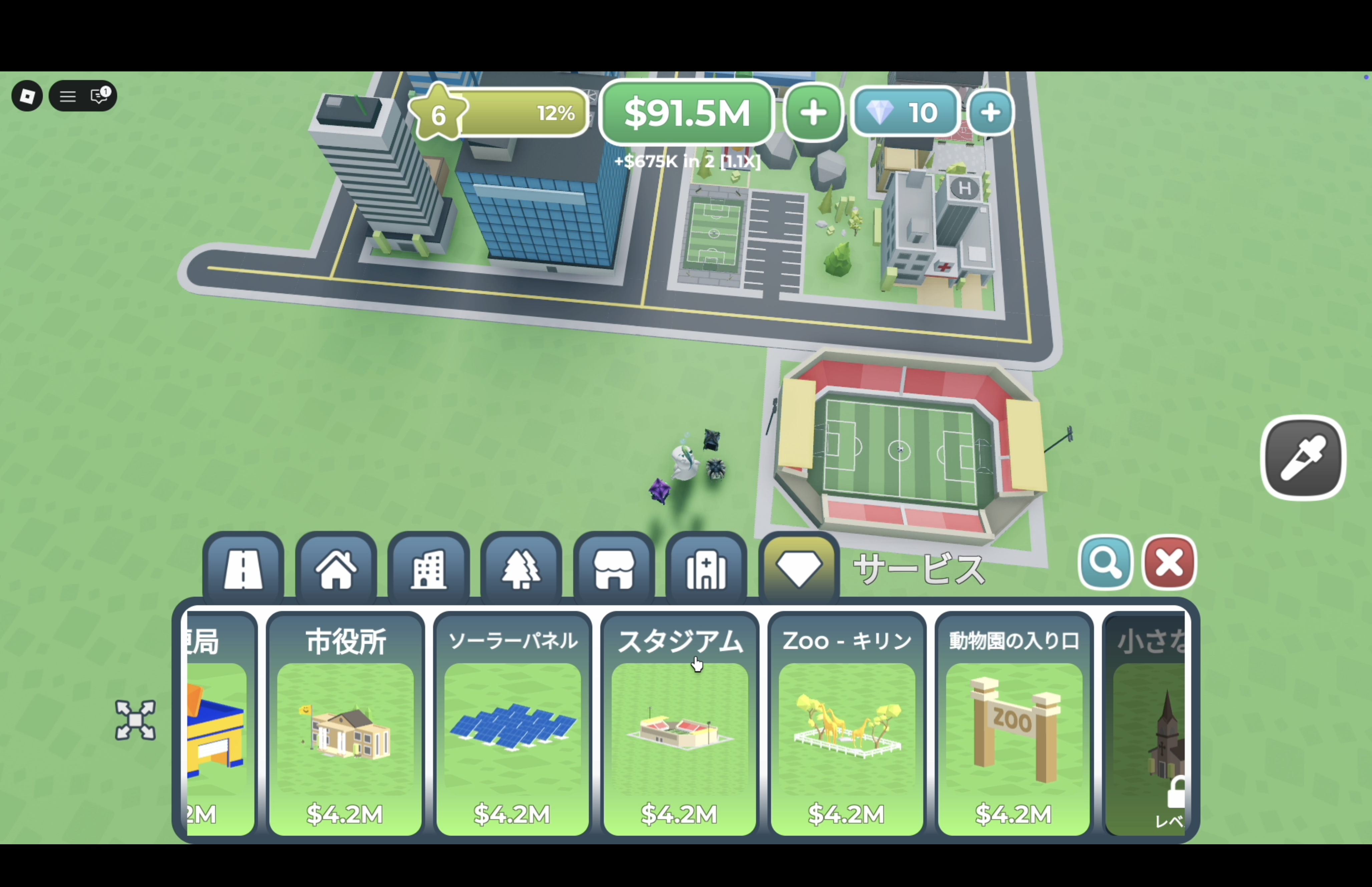Screen dimensions: 1372x887
Task: Choose the Zoo - キリン giraffe card
Action: (847, 724)
